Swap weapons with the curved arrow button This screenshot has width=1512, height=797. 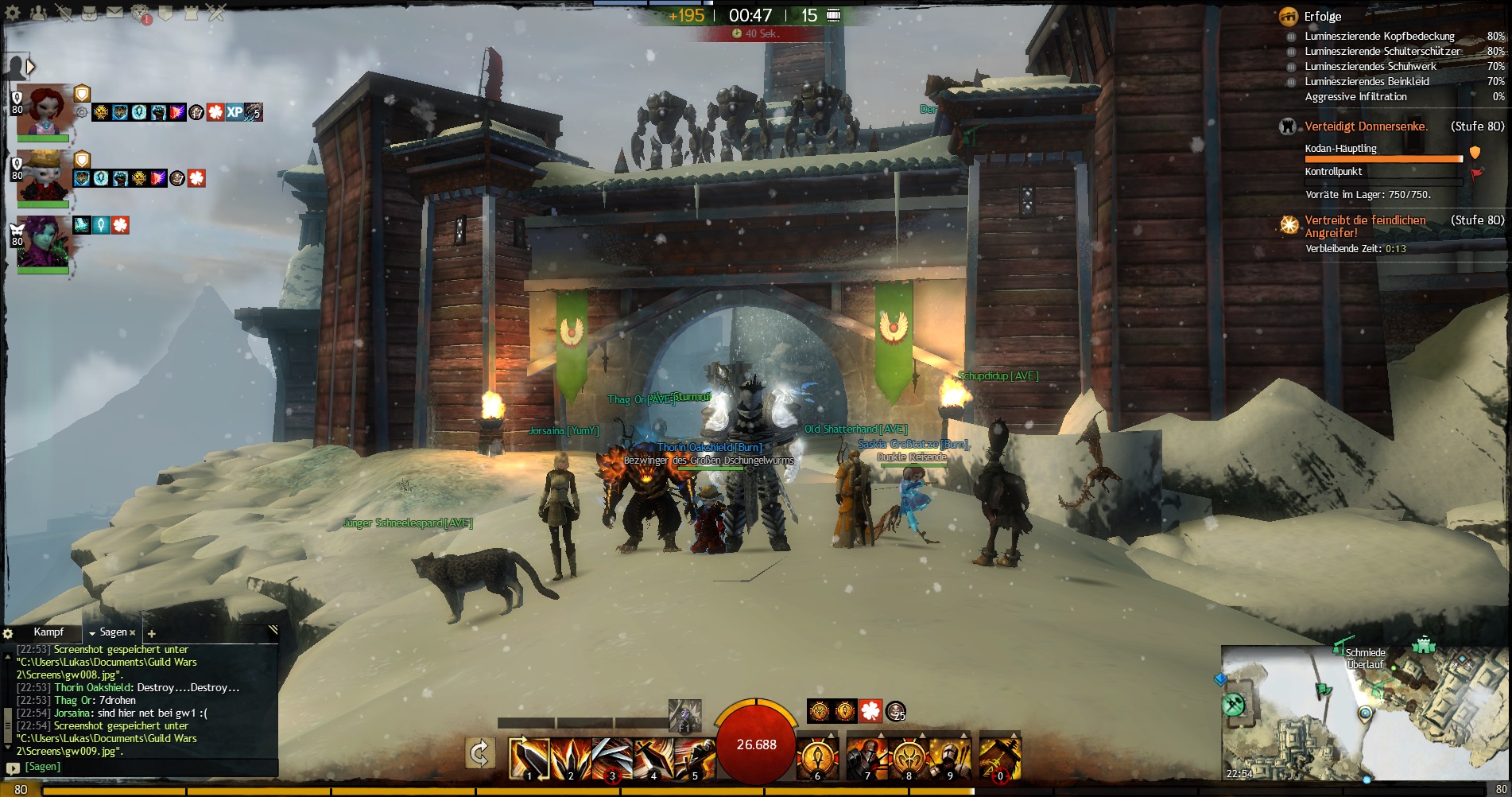click(x=480, y=753)
